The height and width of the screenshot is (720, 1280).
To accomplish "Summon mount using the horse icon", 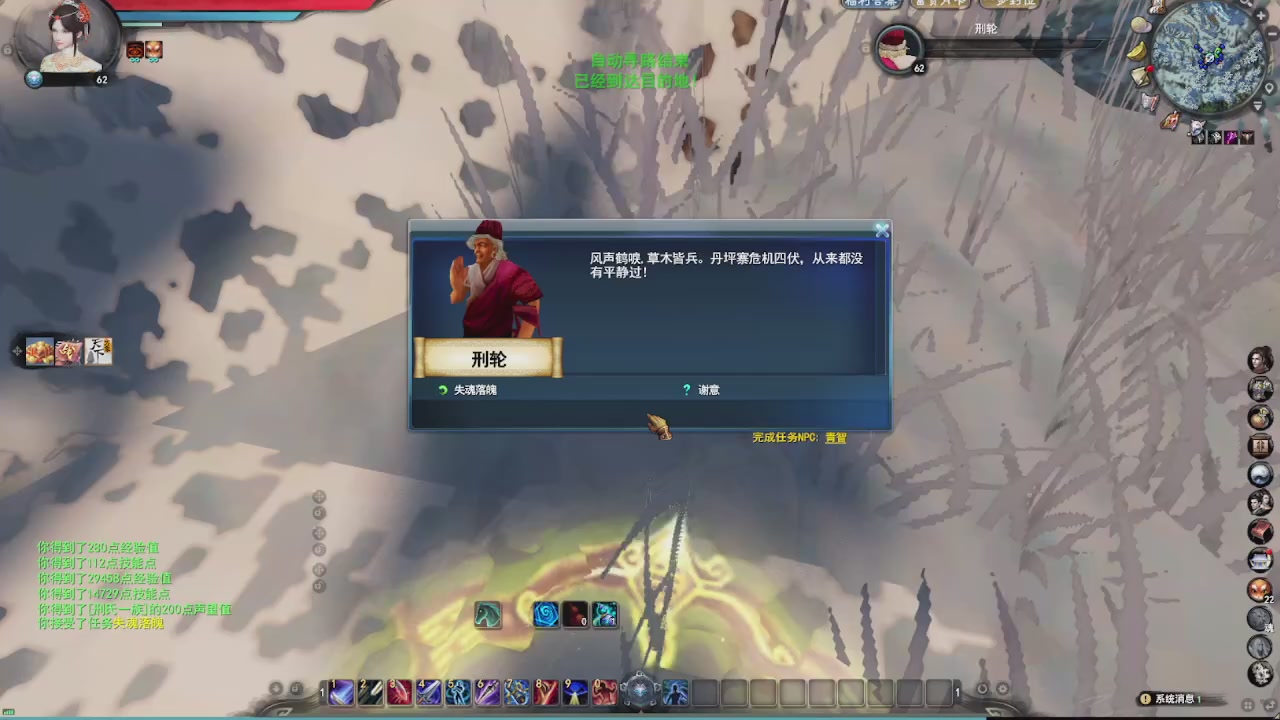I will [x=488, y=615].
